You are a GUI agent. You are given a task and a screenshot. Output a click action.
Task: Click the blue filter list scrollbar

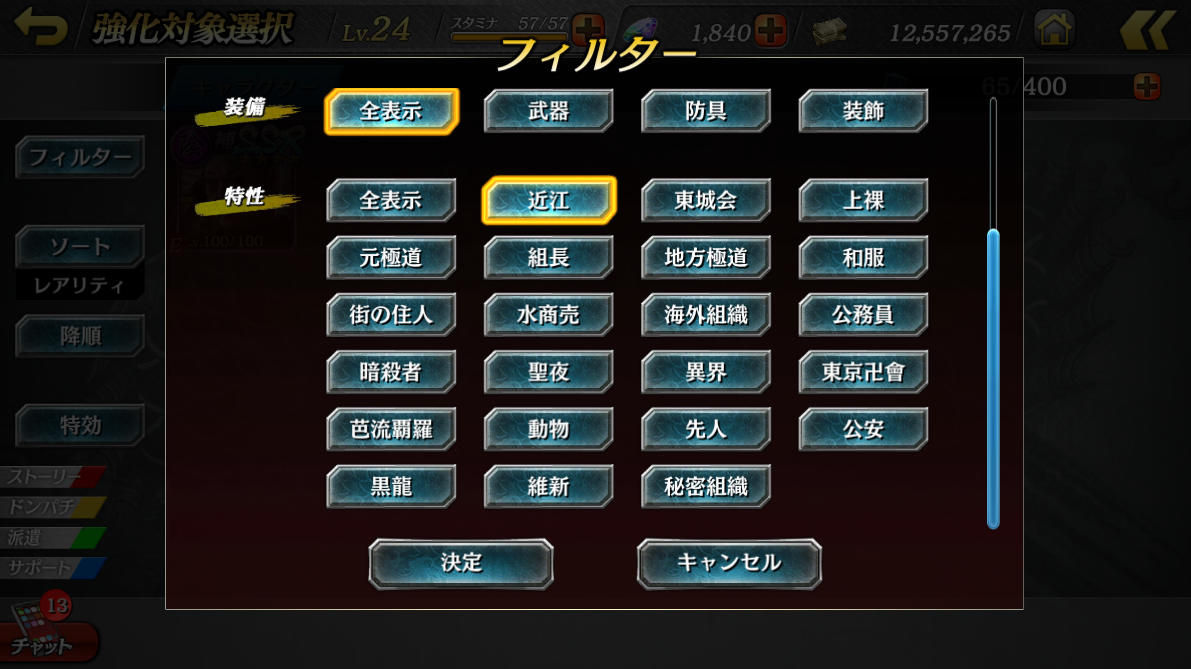tap(993, 378)
